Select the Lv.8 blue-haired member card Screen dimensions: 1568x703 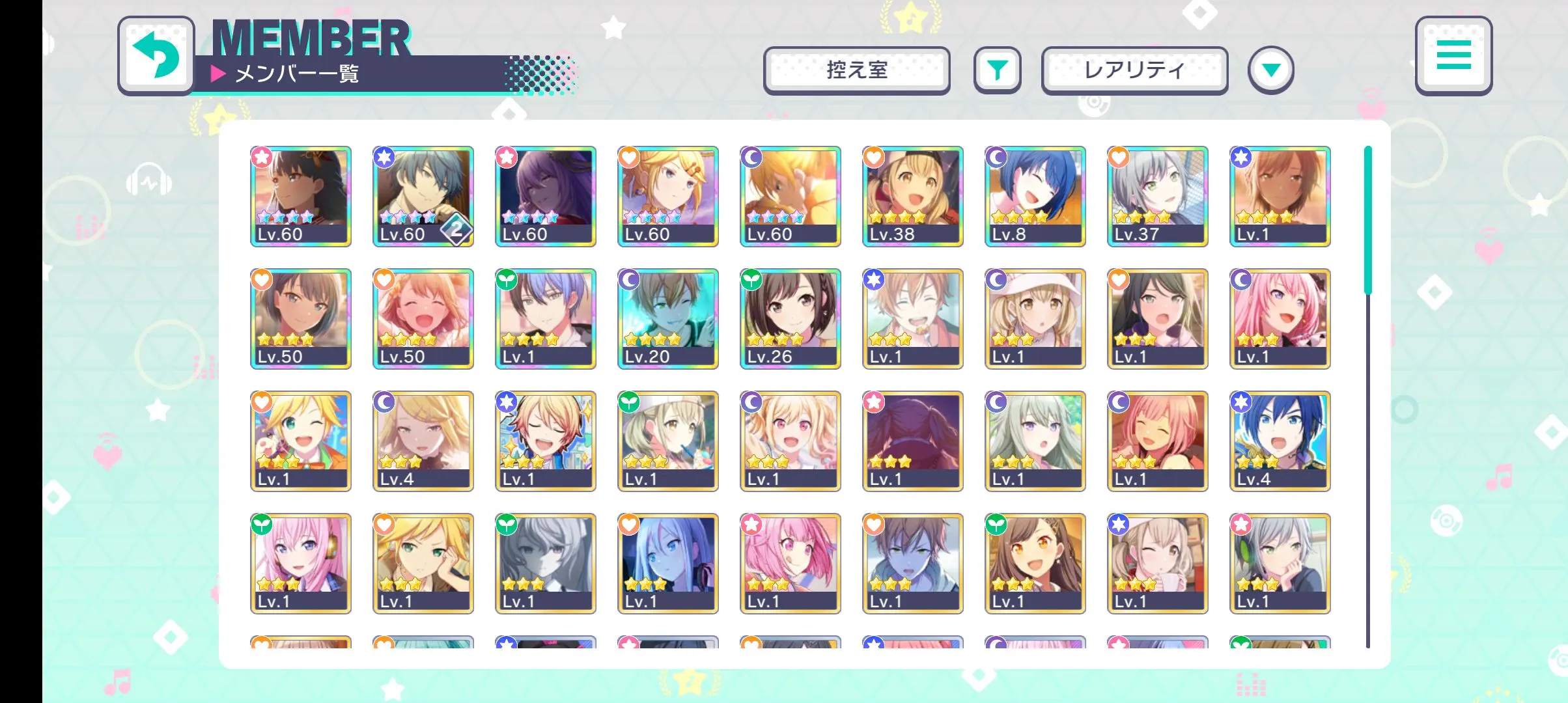[1035, 196]
